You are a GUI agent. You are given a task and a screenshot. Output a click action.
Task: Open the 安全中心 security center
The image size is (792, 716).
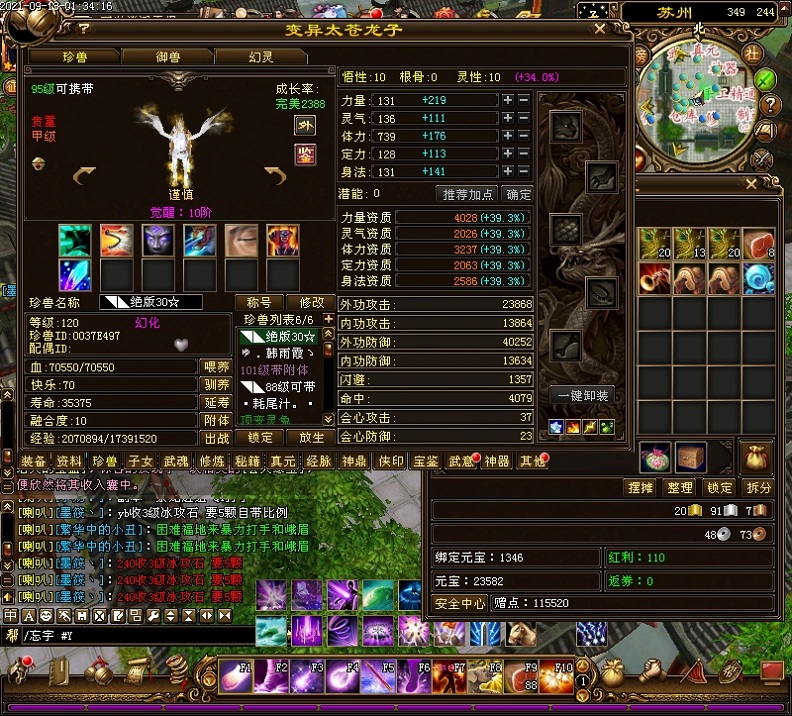point(459,604)
